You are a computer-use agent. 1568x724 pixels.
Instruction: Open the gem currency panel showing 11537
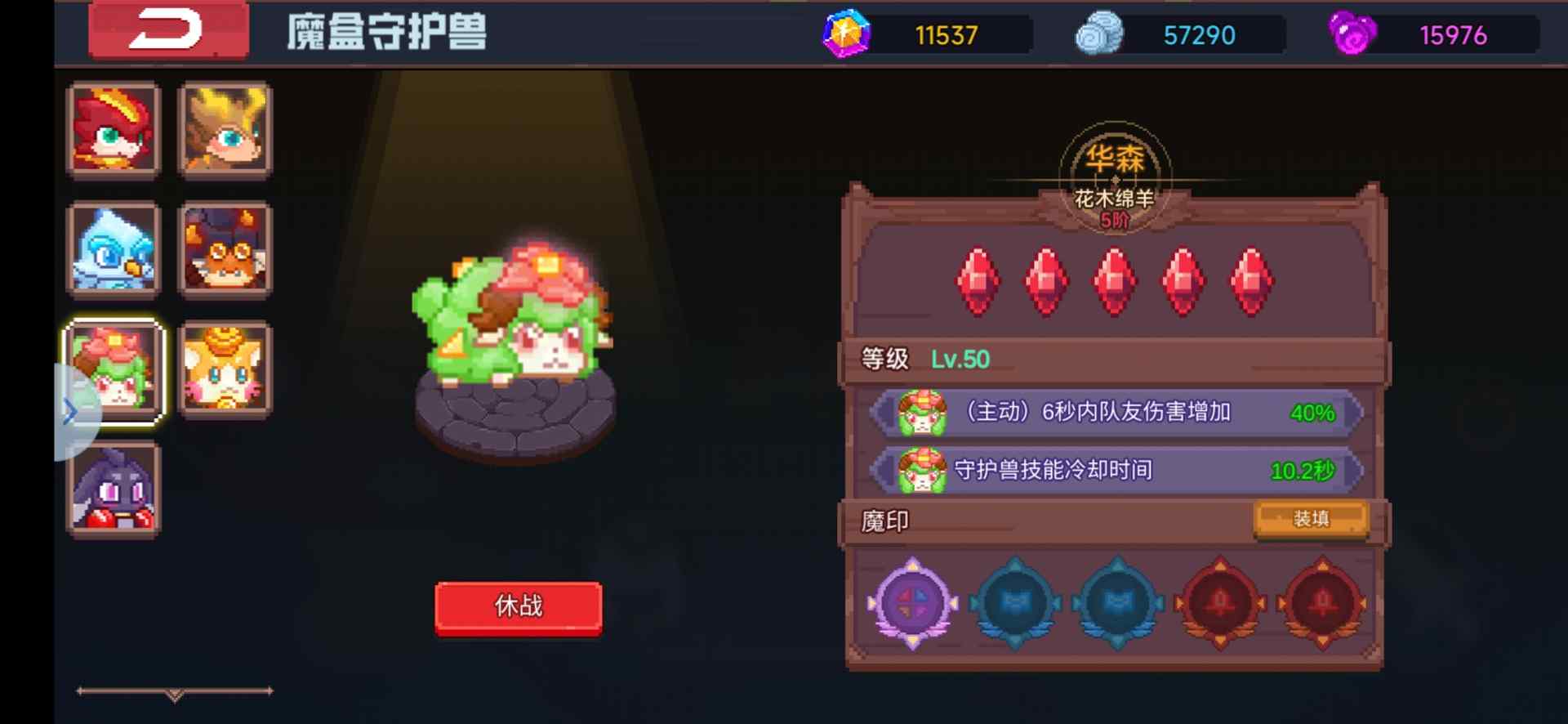(845, 34)
